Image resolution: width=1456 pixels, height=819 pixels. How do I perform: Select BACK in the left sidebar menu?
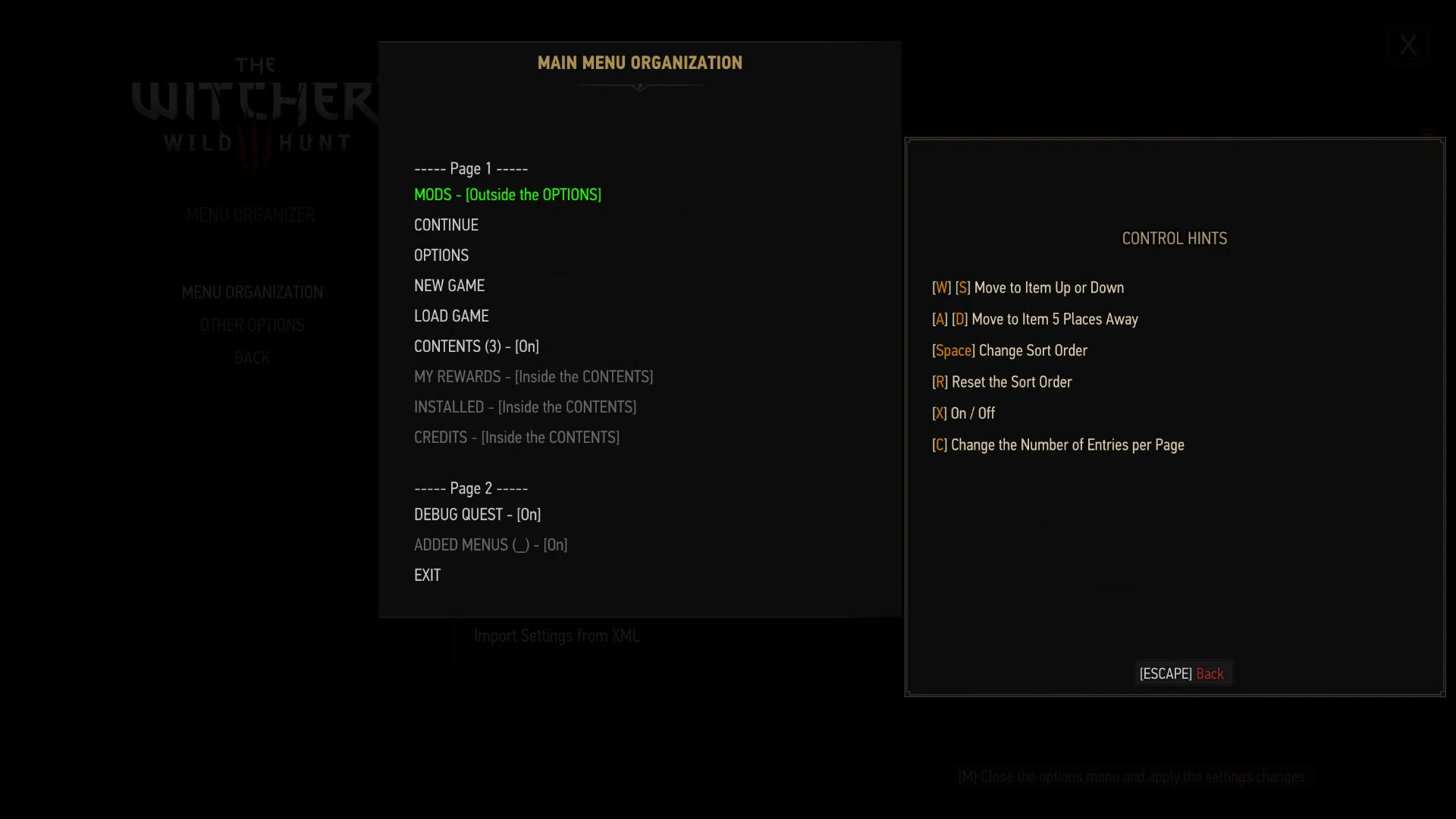[252, 357]
